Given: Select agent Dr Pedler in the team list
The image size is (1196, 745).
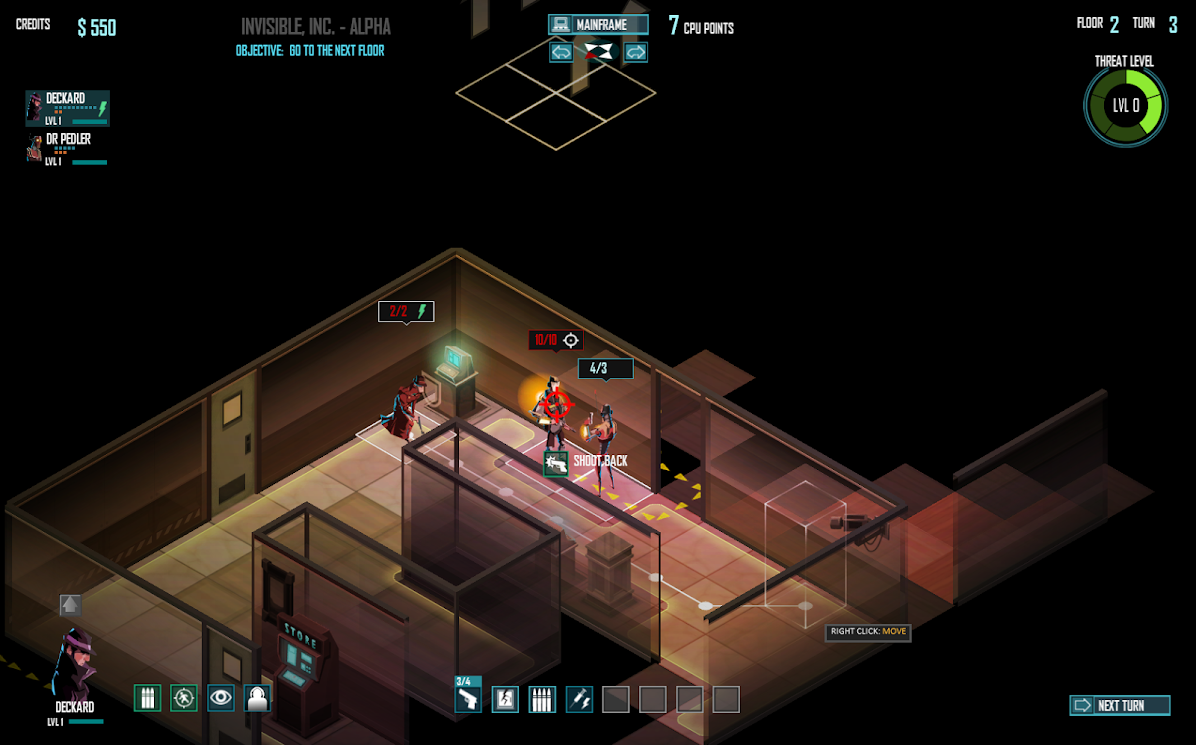Looking at the screenshot, I should (67, 149).
